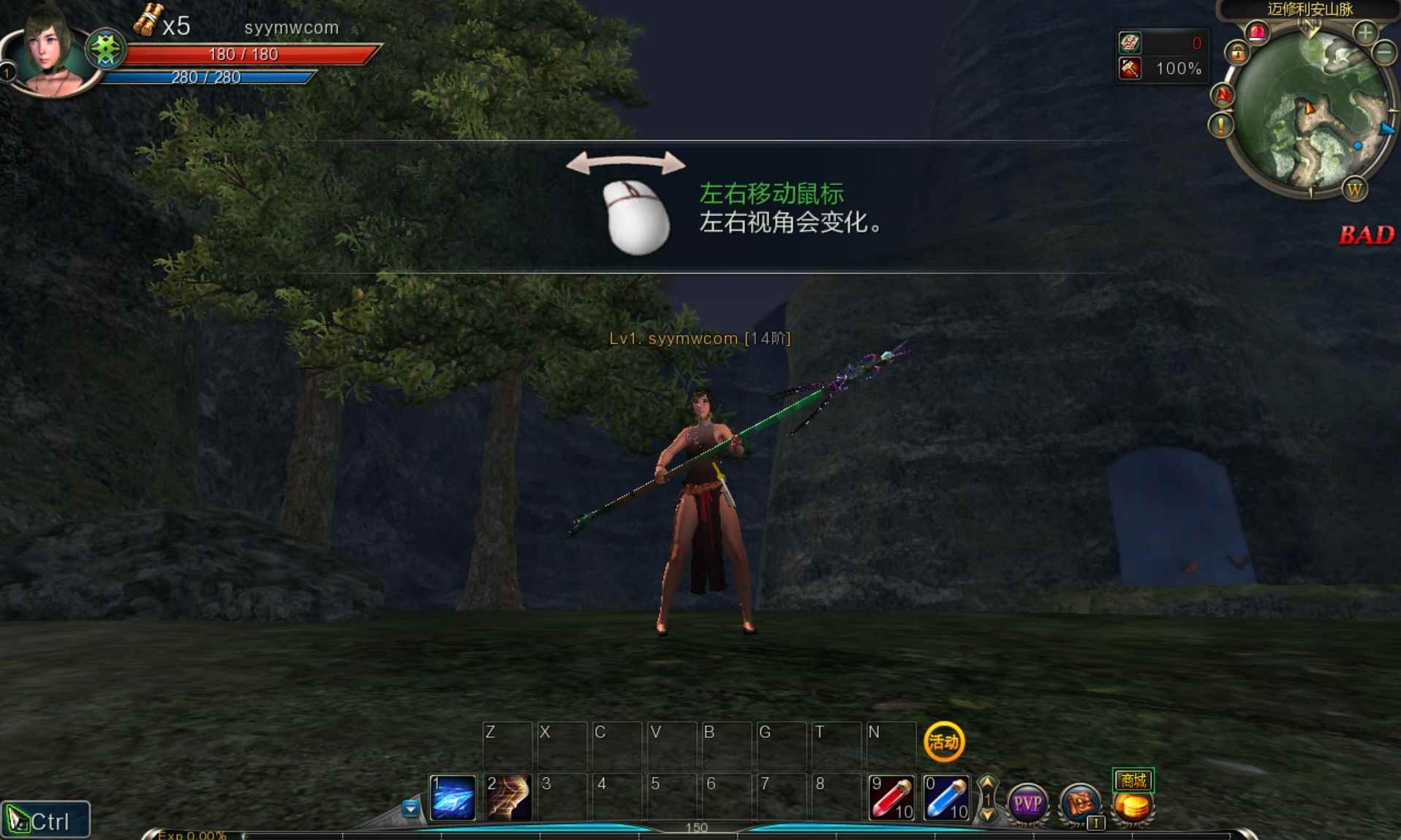Zoom out the minimap with the minus button
Viewport: 1401px width, 840px height.
(x=1383, y=53)
